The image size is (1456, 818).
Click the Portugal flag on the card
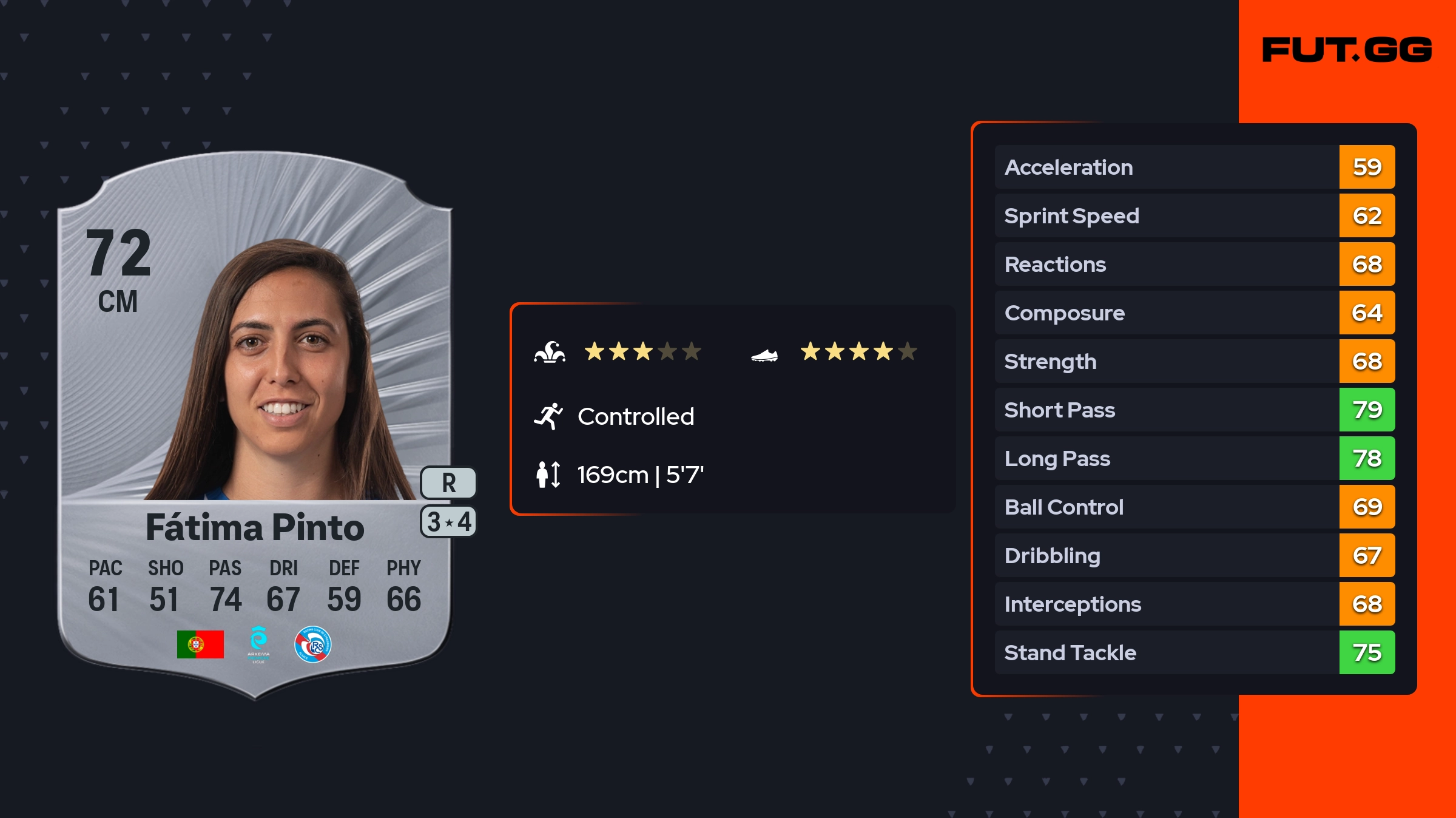(x=200, y=644)
